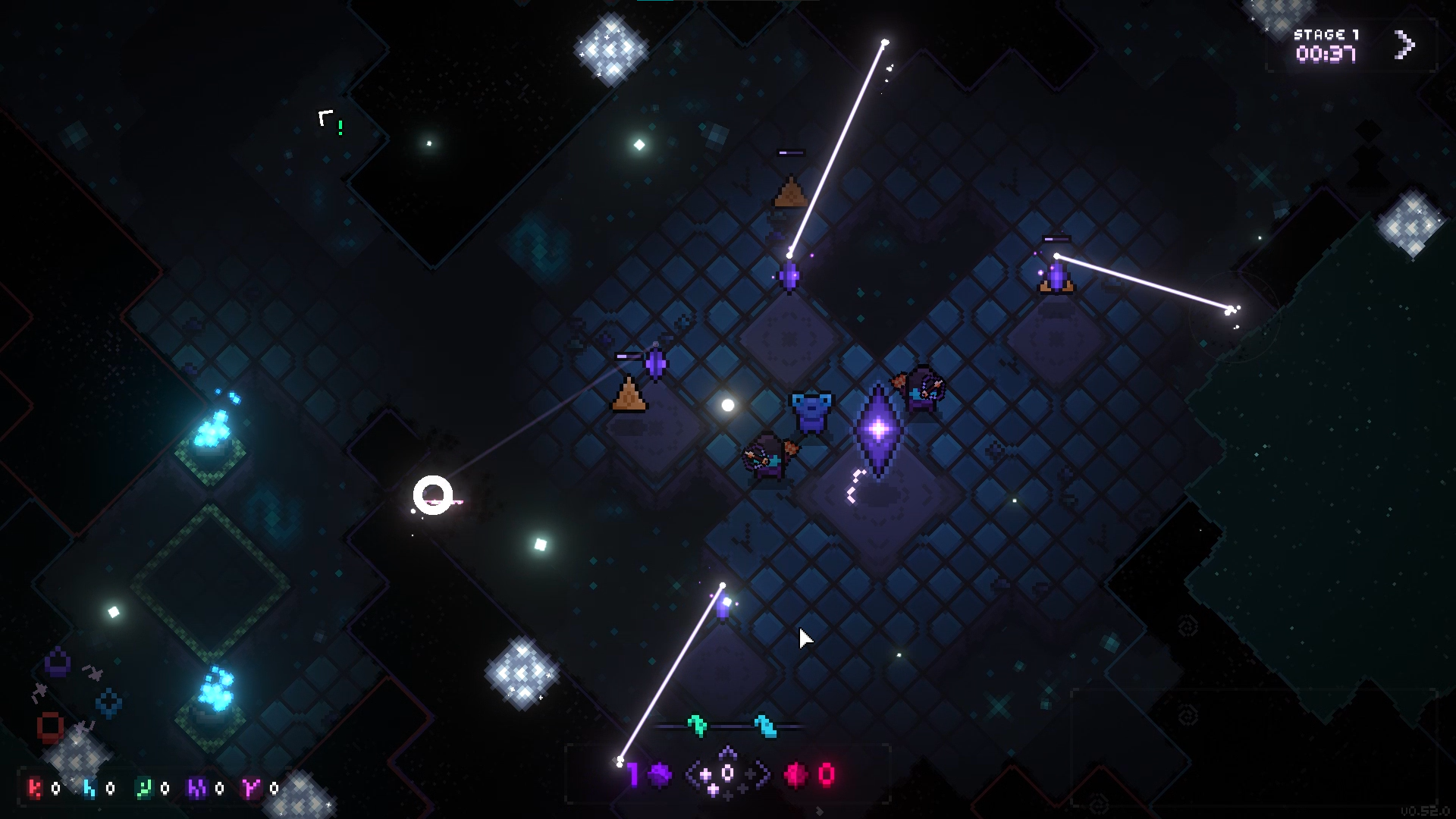Click the red K rune icon
This screenshot has height=819, width=1456.
click(35, 788)
